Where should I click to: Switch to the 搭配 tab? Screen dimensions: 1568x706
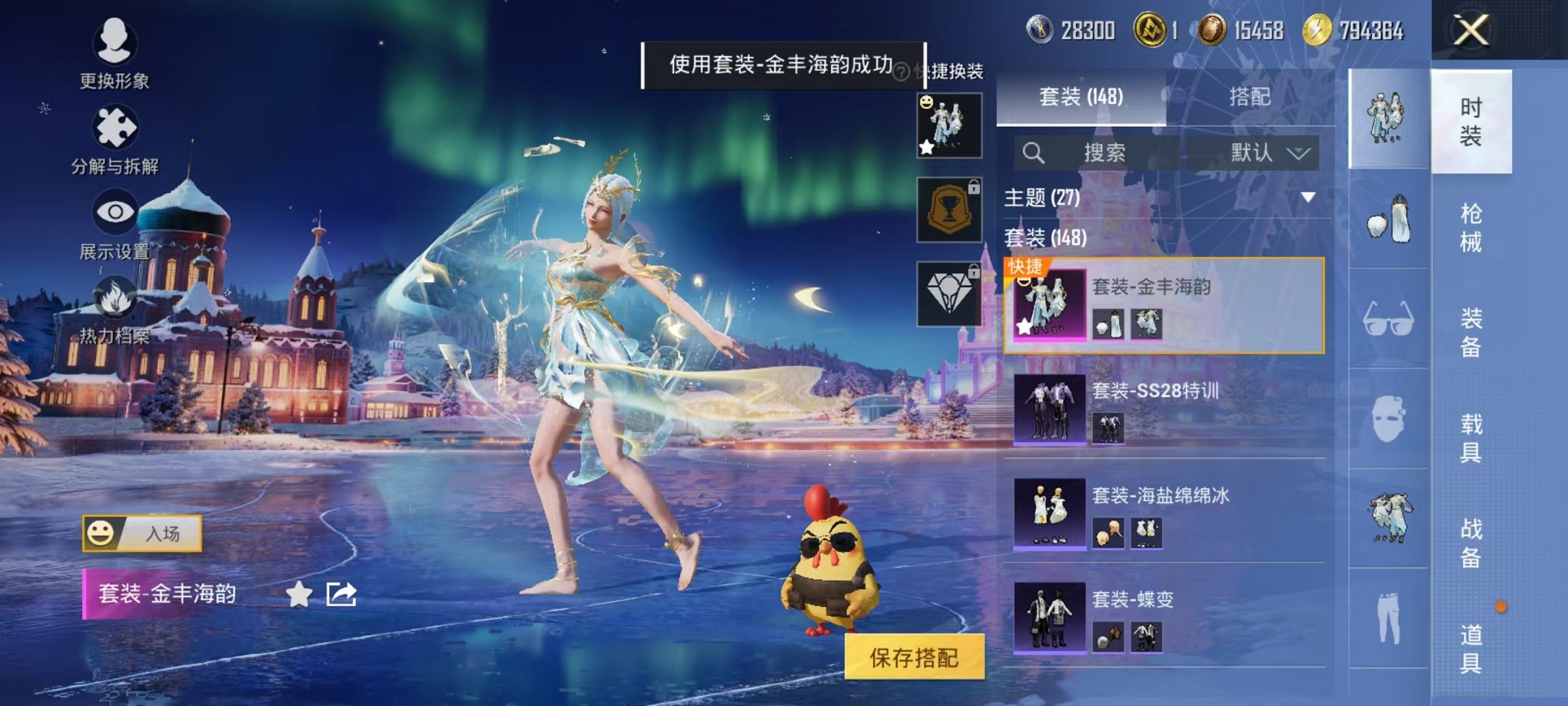pyautogui.click(x=1251, y=98)
